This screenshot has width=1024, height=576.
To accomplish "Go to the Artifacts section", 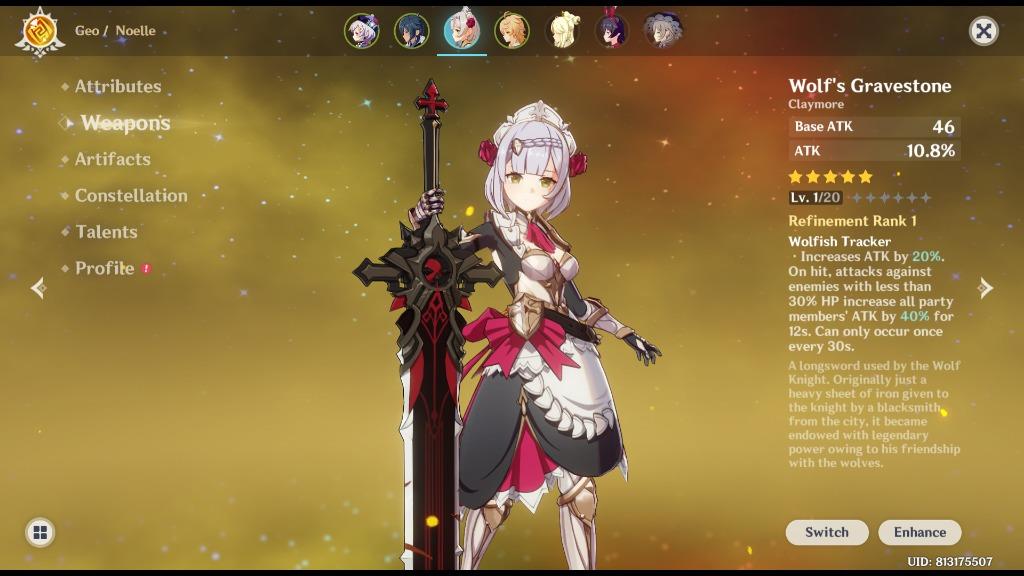I will pyautogui.click(x=112, y=159).
